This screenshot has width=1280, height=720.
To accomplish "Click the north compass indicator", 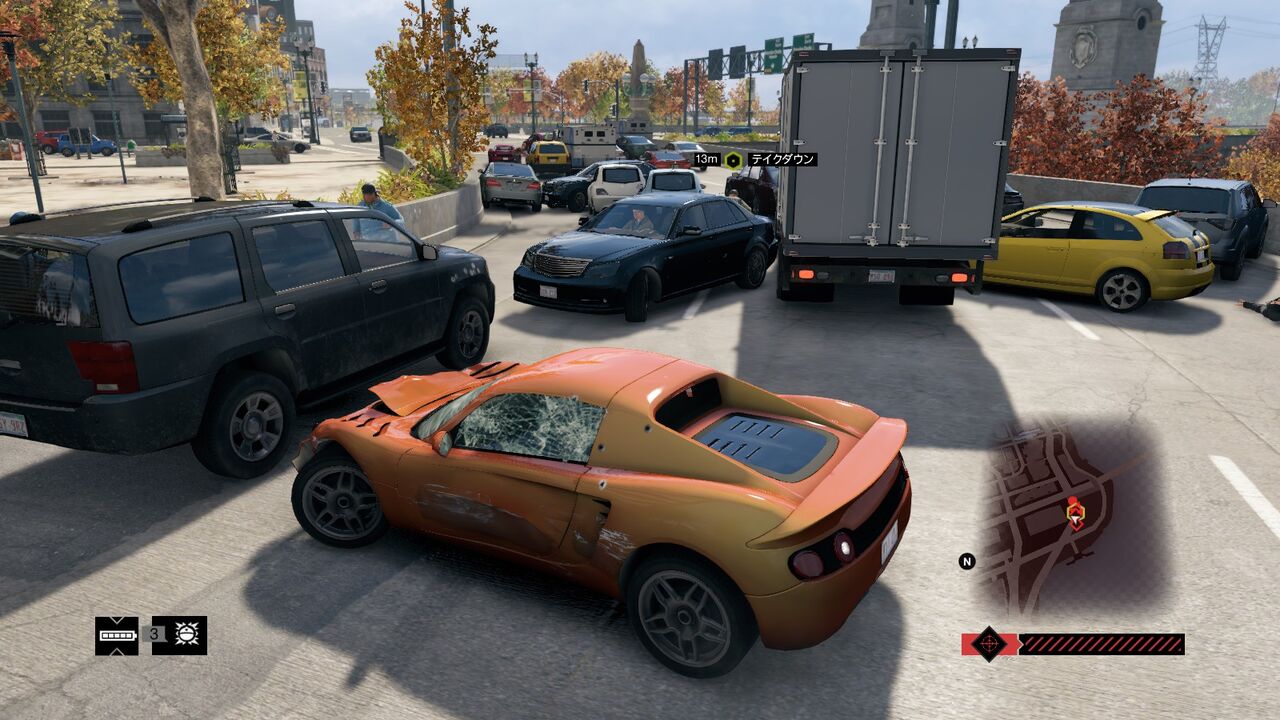I will coord(967,561).
